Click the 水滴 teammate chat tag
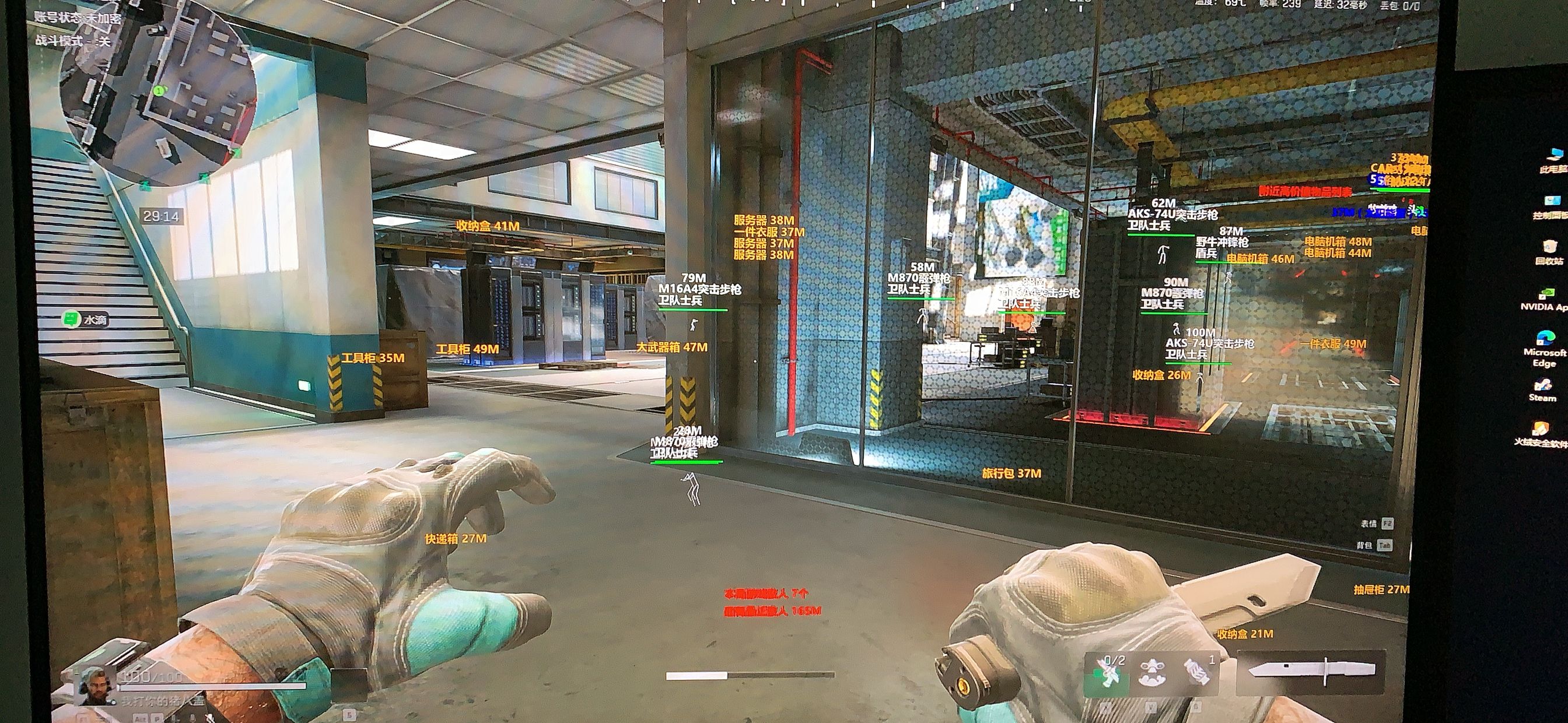1568x723 pixels. tap(86, 319)
